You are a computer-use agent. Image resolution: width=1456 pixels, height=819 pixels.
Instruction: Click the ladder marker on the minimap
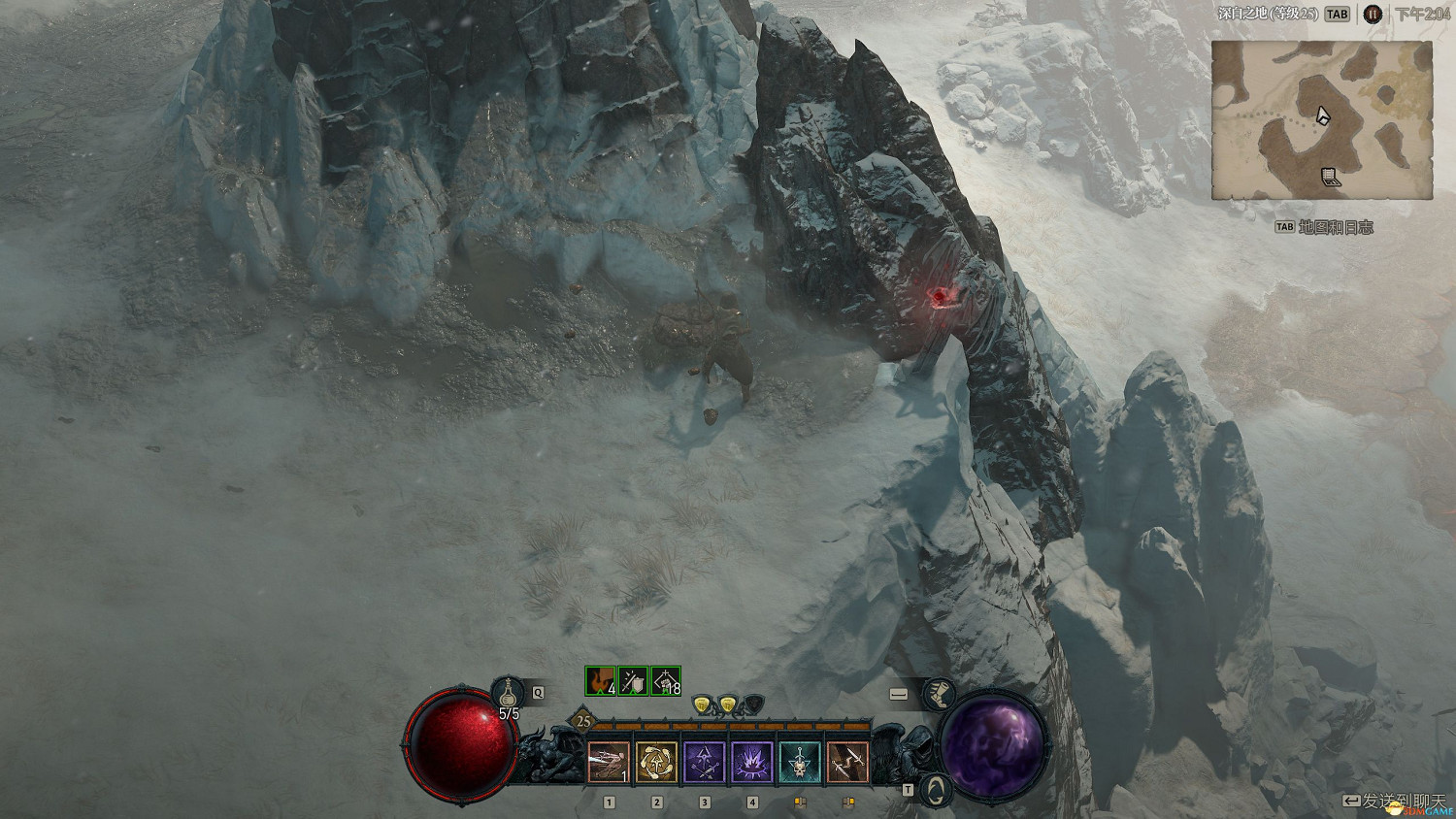[1330, 177]
